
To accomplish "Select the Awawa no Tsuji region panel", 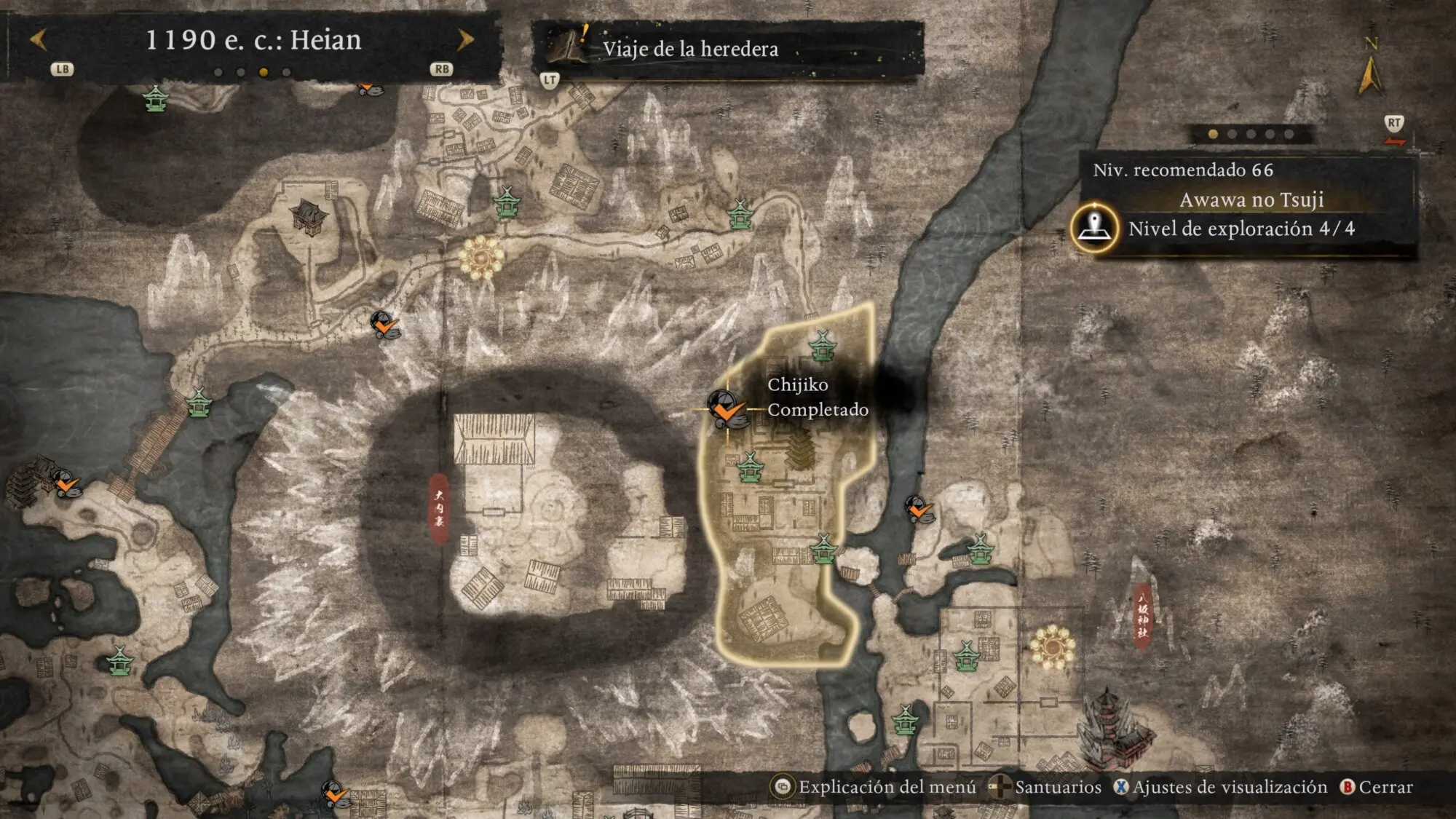I will pos(1251,199).
